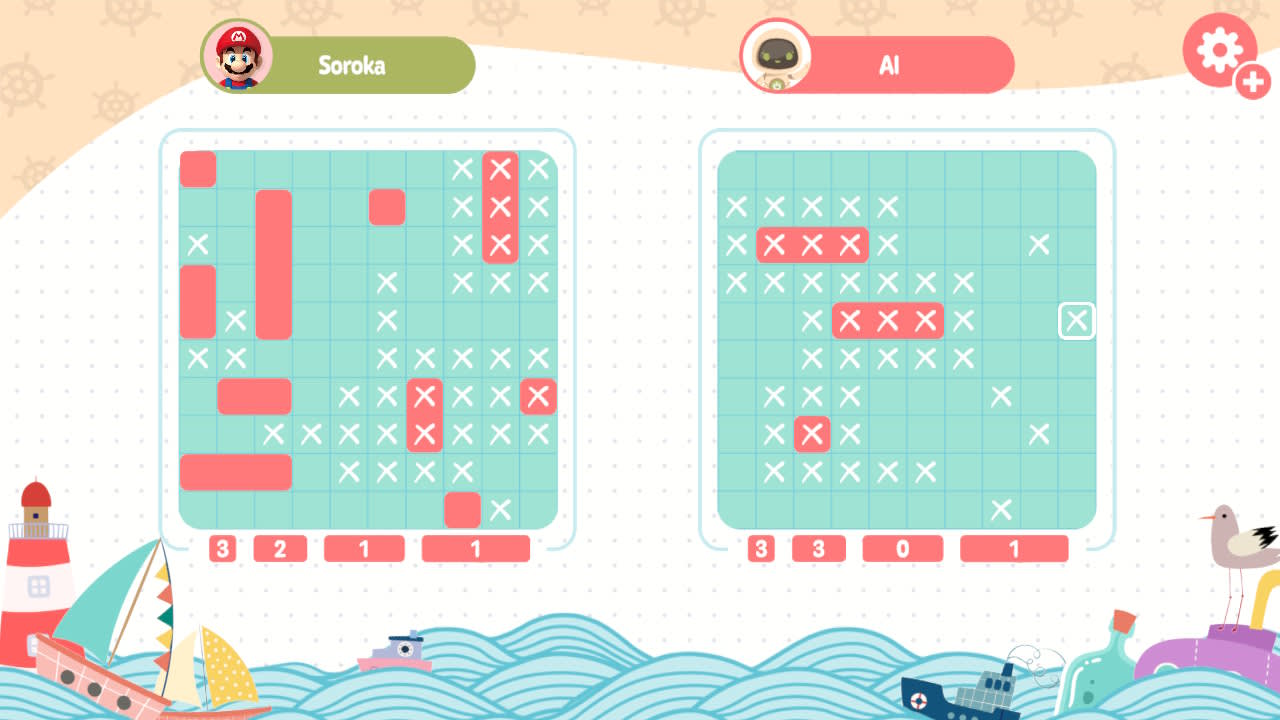The height and width of the screenshot is (720, 1280).
Task: Click the robot avatar on the AI badge
Action: [778, 57]
